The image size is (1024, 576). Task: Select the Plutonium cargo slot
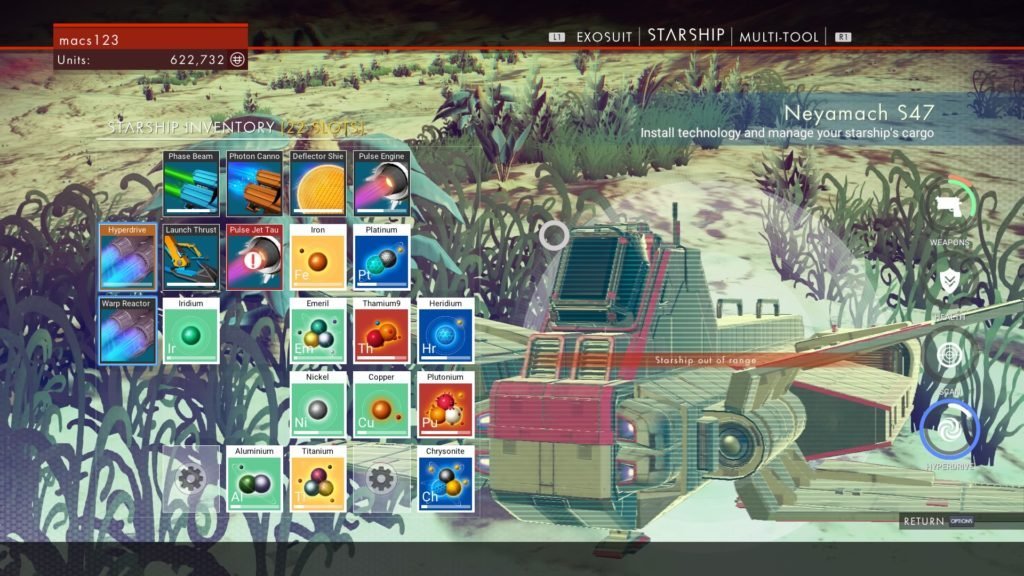pyautogui.click(x=446, y=404)
